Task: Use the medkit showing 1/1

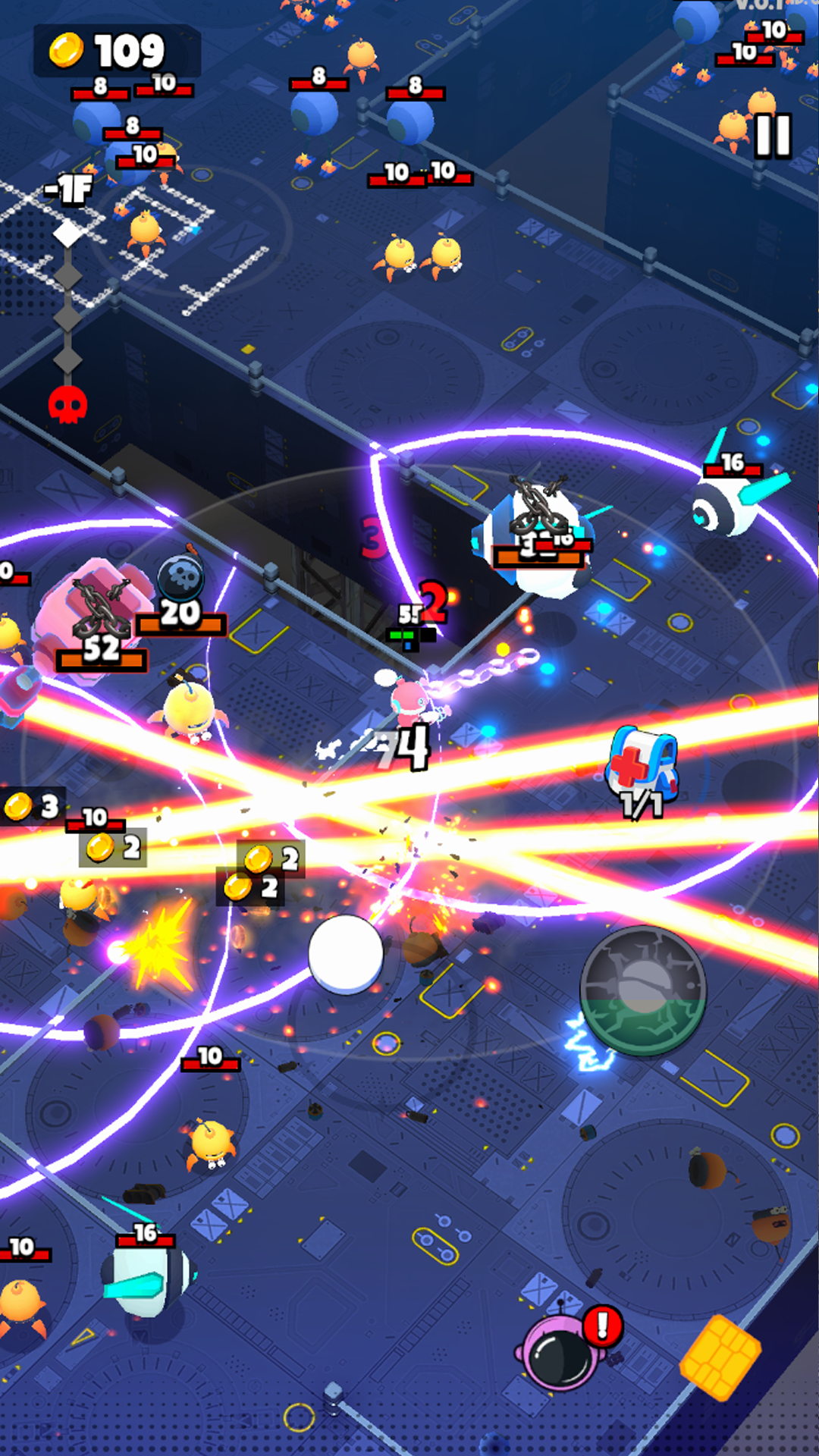Action: (x=642, y=767)
